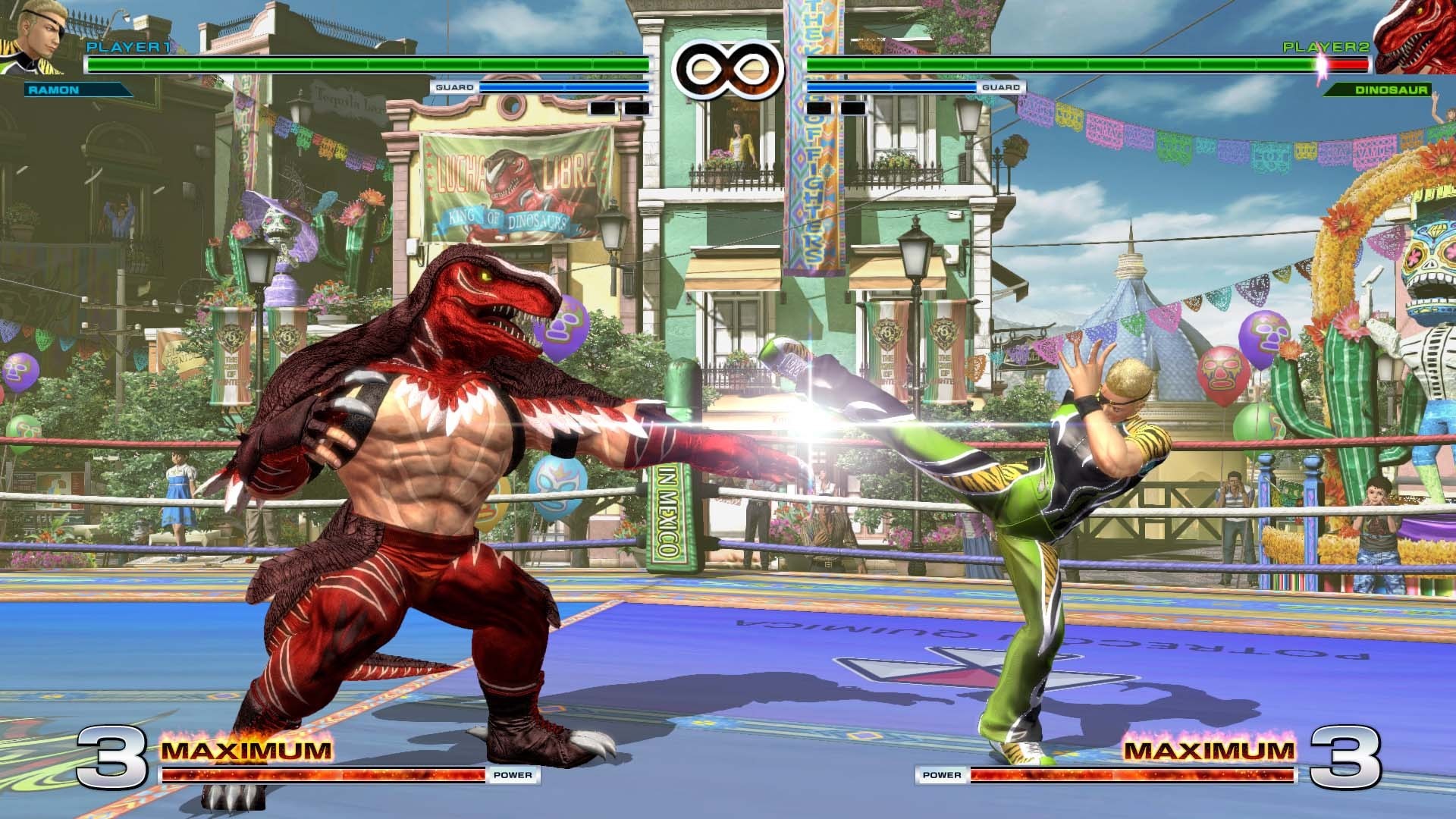Click the right GUARD label badge
1456x819 pixels.
tap(1001, 88)
